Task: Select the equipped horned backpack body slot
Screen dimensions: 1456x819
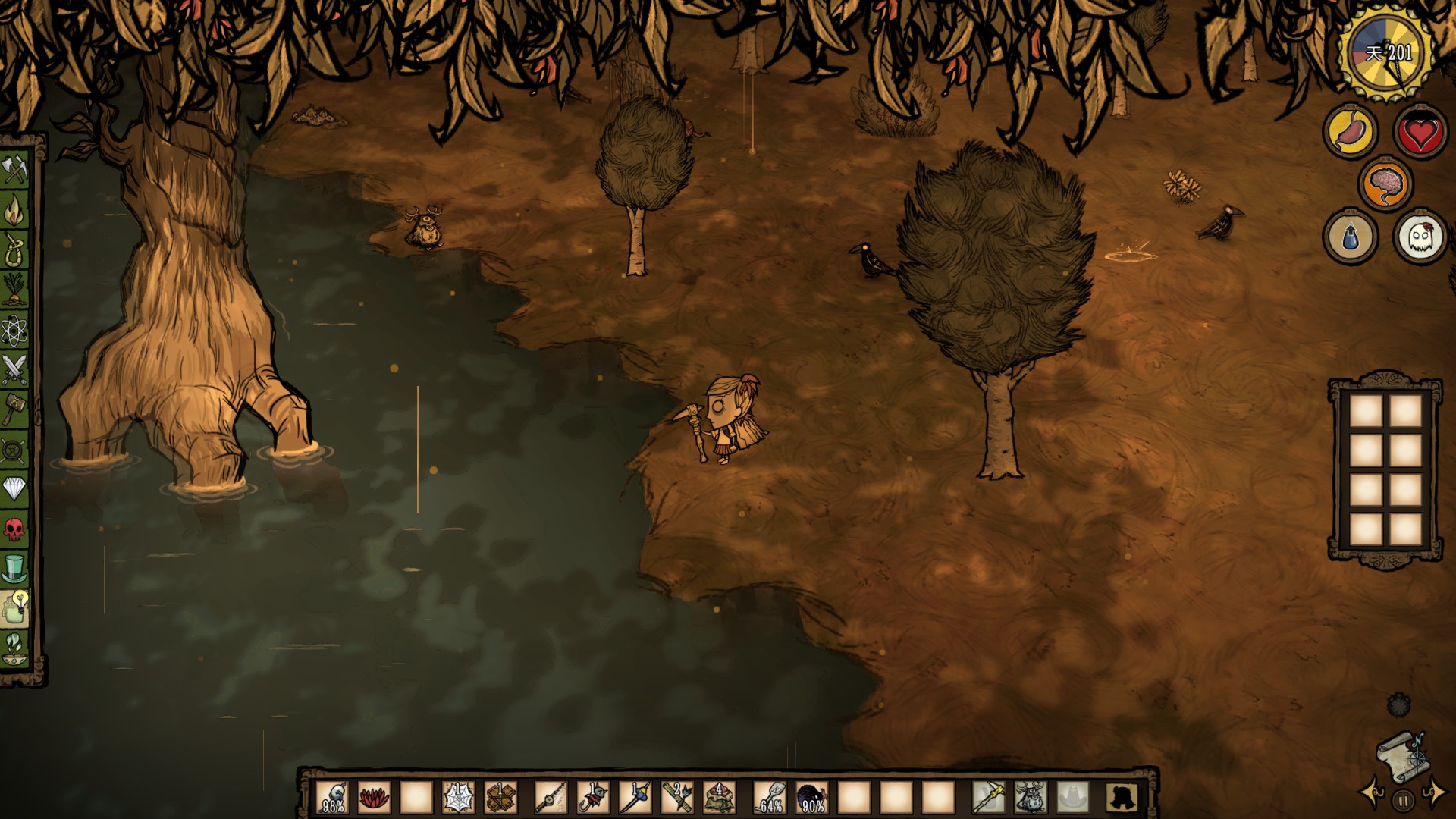Action: [1030, 798]
